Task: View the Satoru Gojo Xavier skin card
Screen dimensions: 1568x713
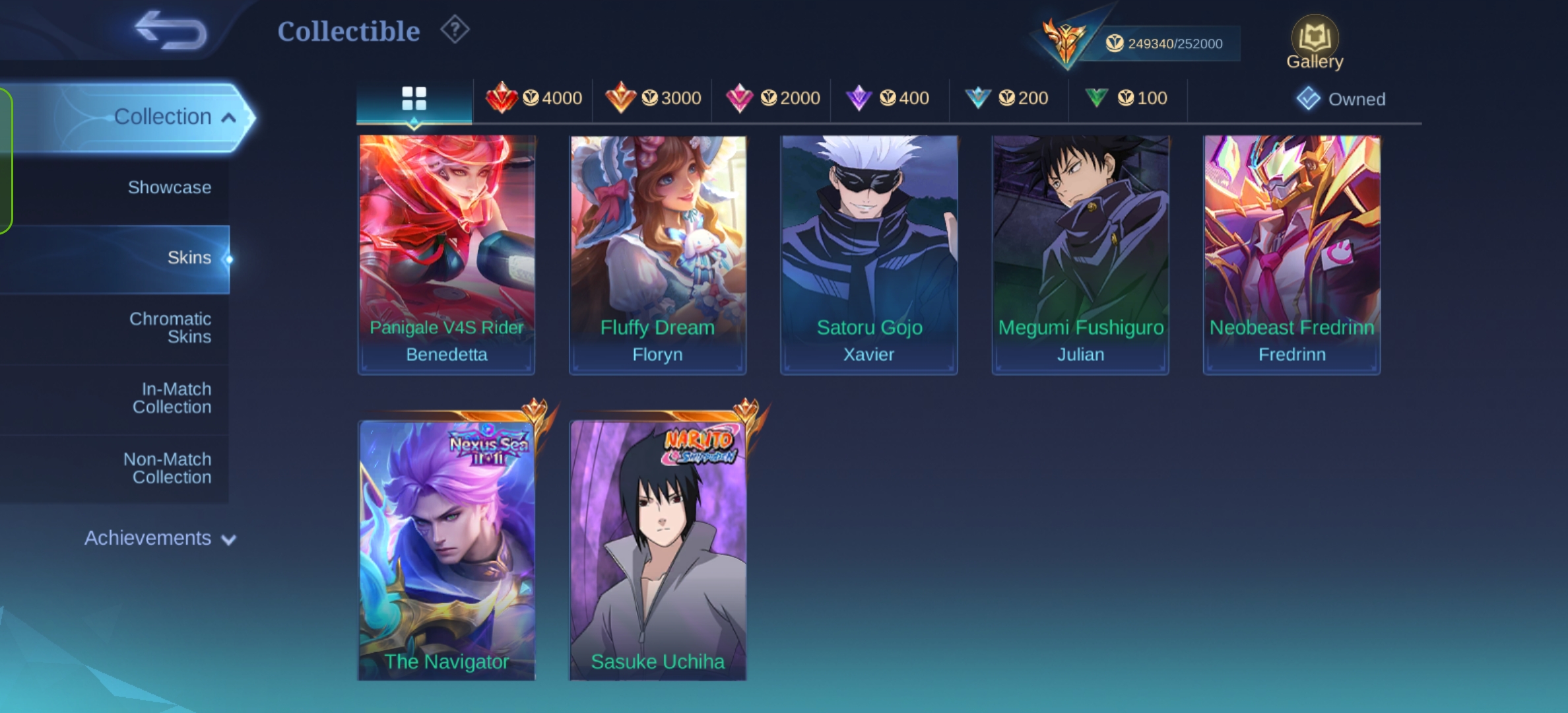Action: tap(869, 254)
